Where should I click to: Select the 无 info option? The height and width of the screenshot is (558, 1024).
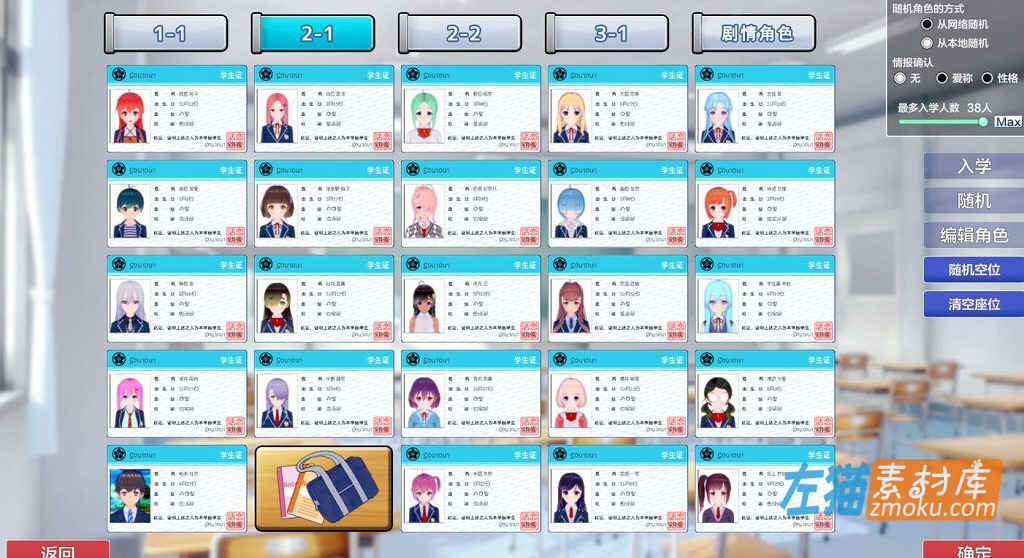(900, 78)
